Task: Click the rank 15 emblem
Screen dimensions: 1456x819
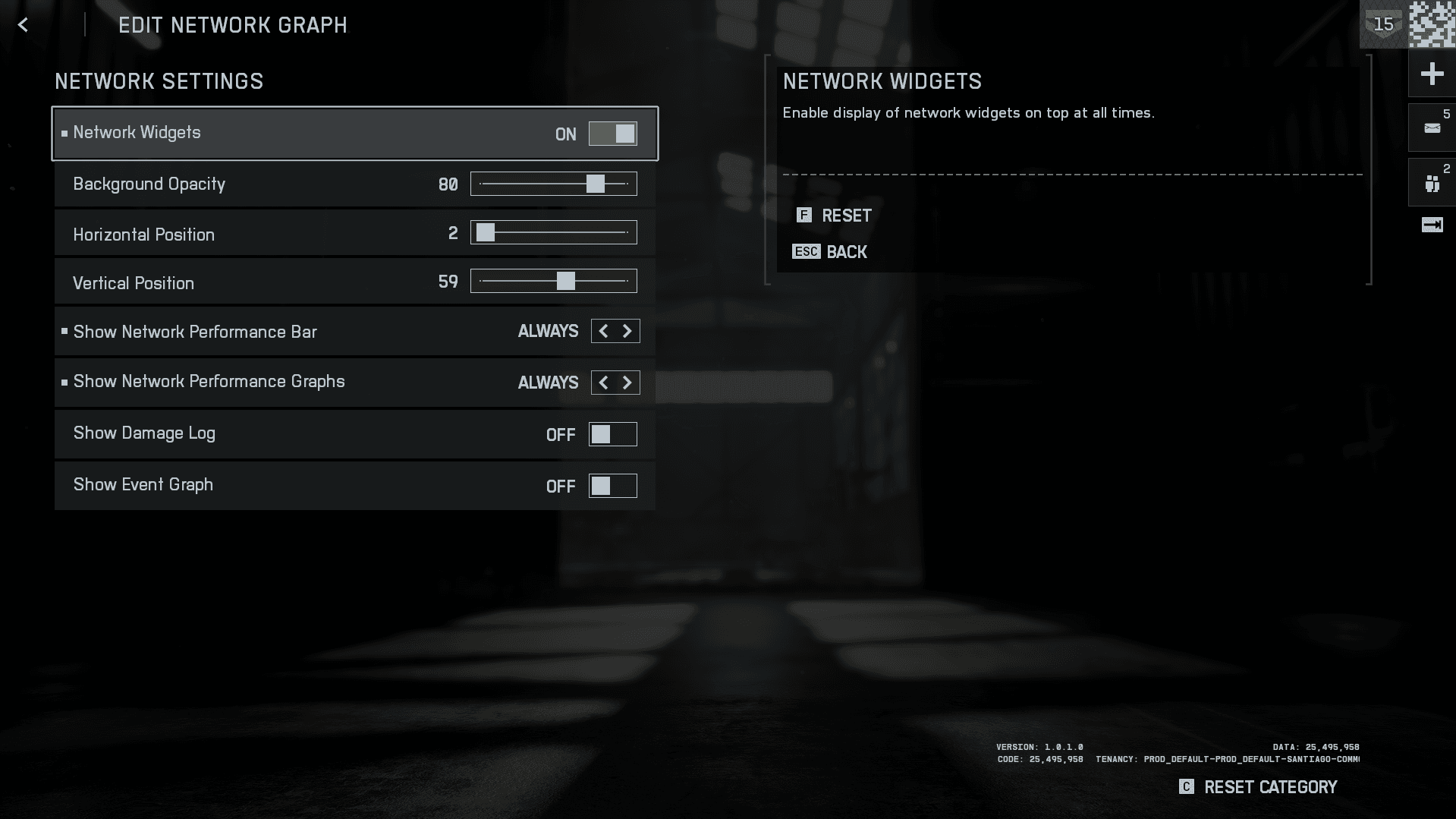Action: 1383,24
